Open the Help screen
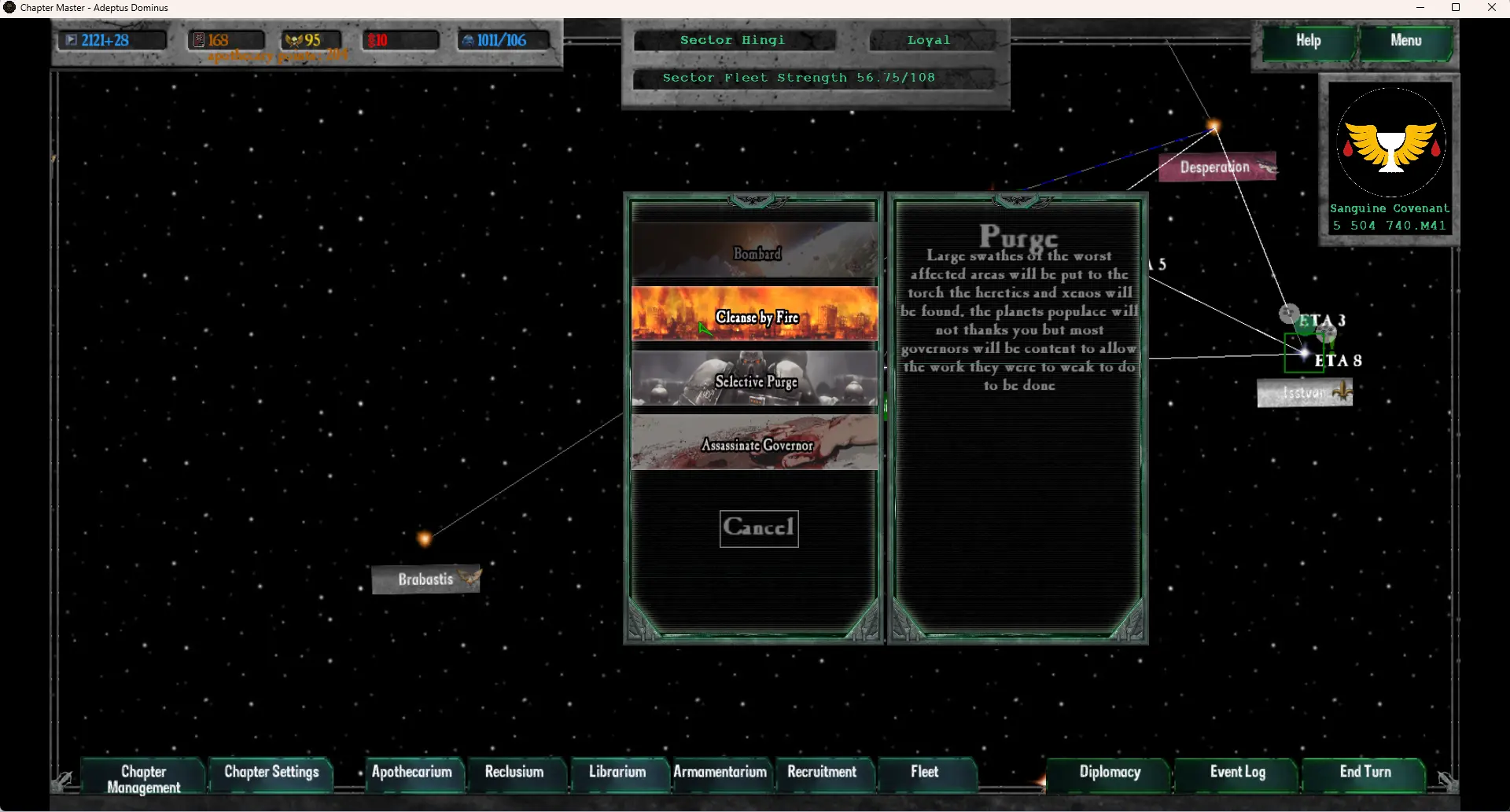 1309,41
